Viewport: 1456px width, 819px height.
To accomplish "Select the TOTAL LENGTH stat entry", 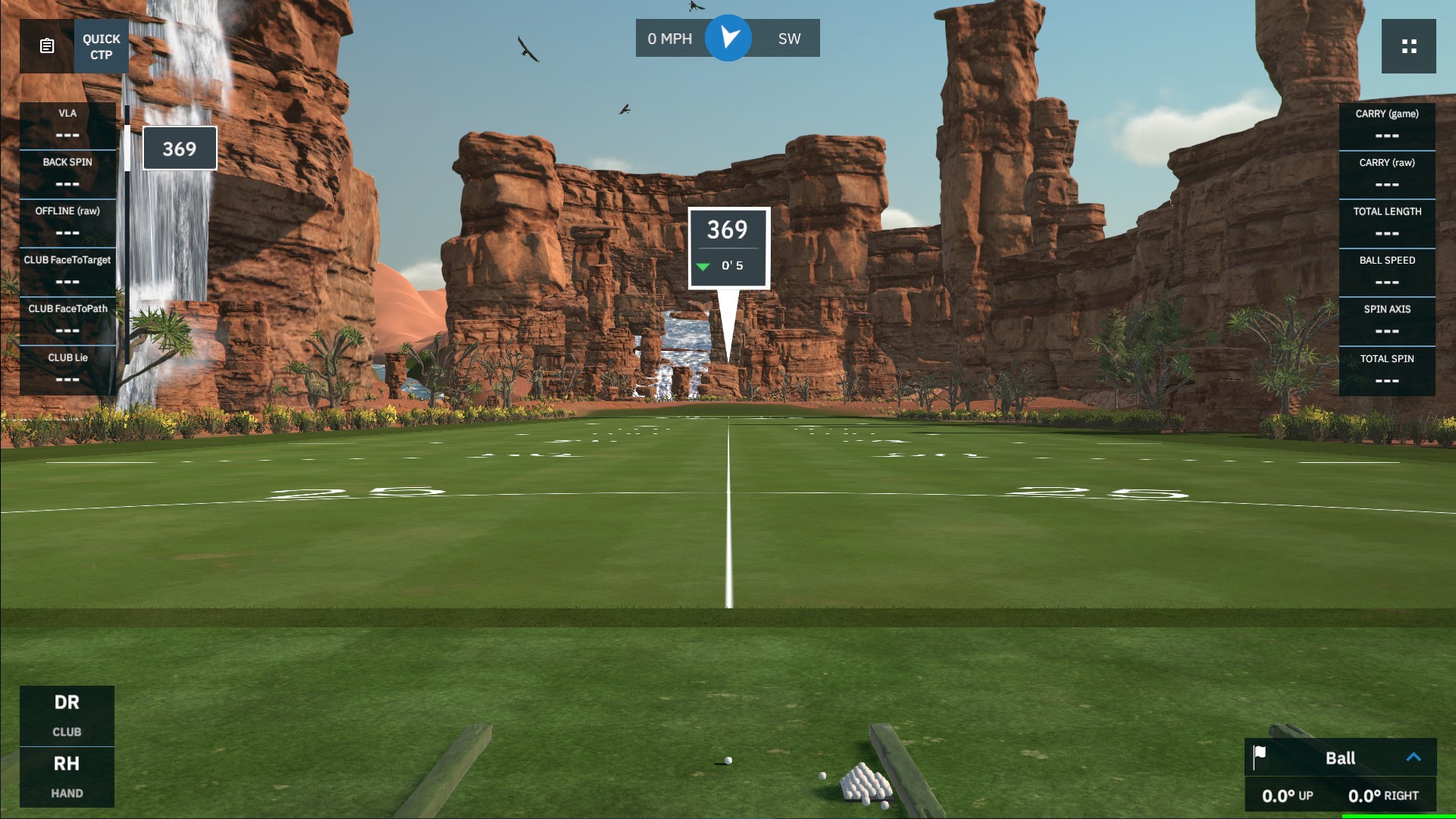I will click(1386, 221).
